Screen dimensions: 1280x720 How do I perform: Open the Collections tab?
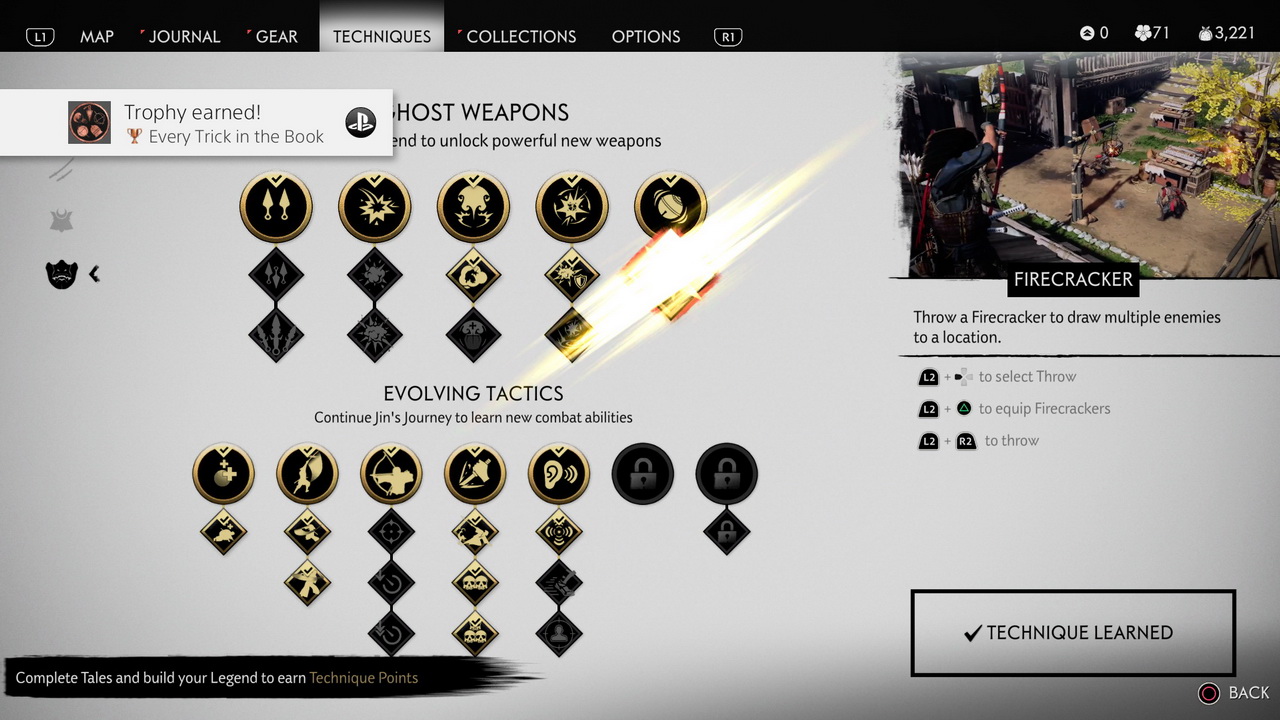tap(521, 36)
